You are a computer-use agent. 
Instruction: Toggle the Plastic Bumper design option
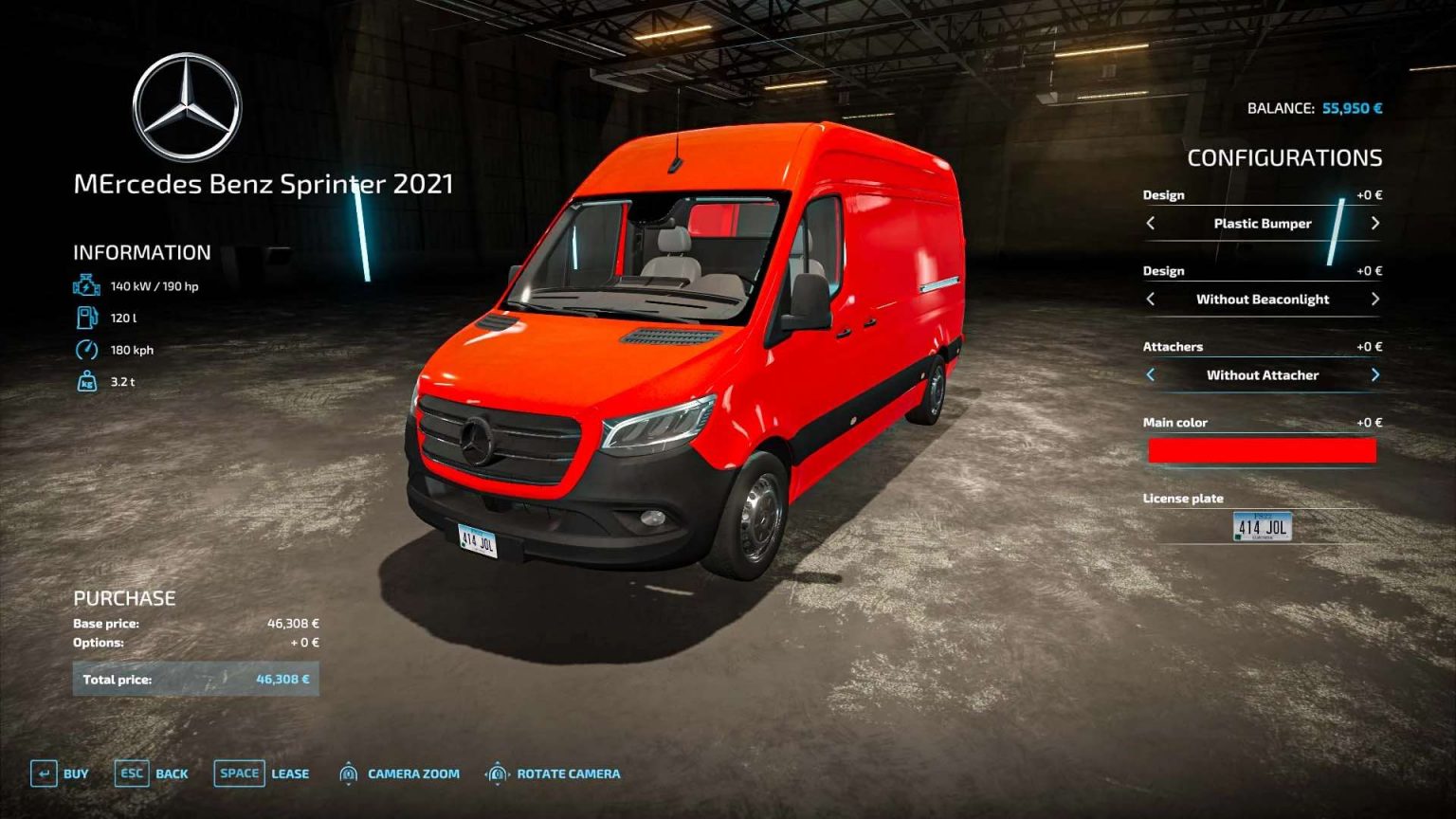coord(1262,223)
